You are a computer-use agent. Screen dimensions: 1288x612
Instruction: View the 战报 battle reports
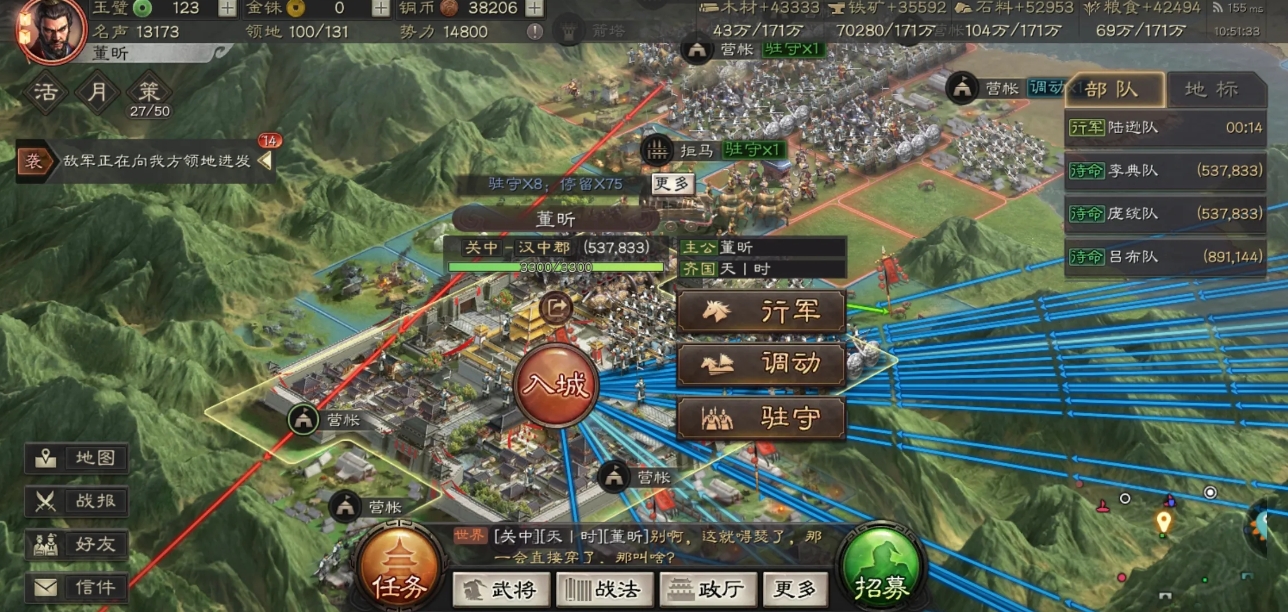click(x=77, y=502)
